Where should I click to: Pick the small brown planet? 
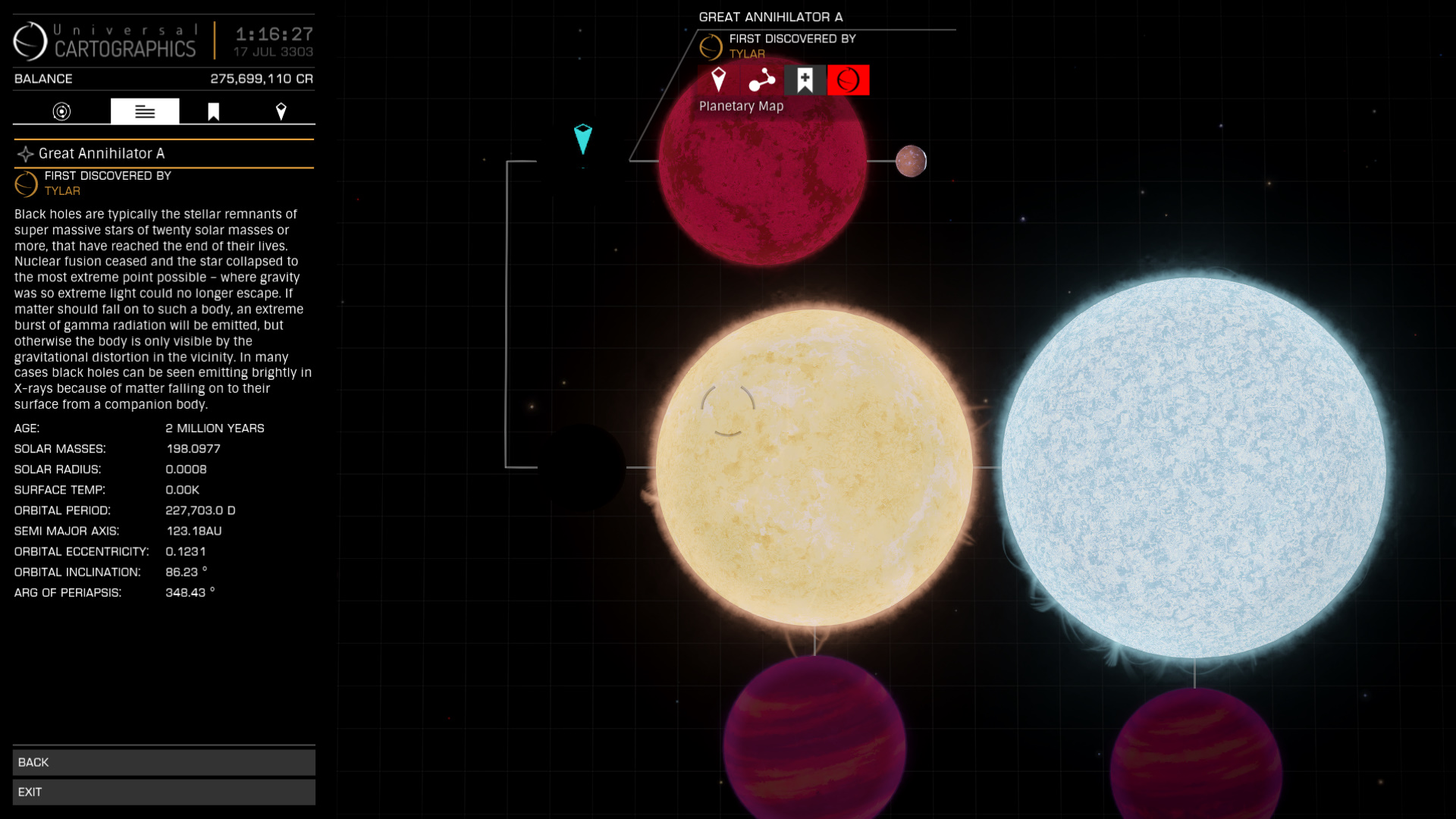click(x=911, y=161)
